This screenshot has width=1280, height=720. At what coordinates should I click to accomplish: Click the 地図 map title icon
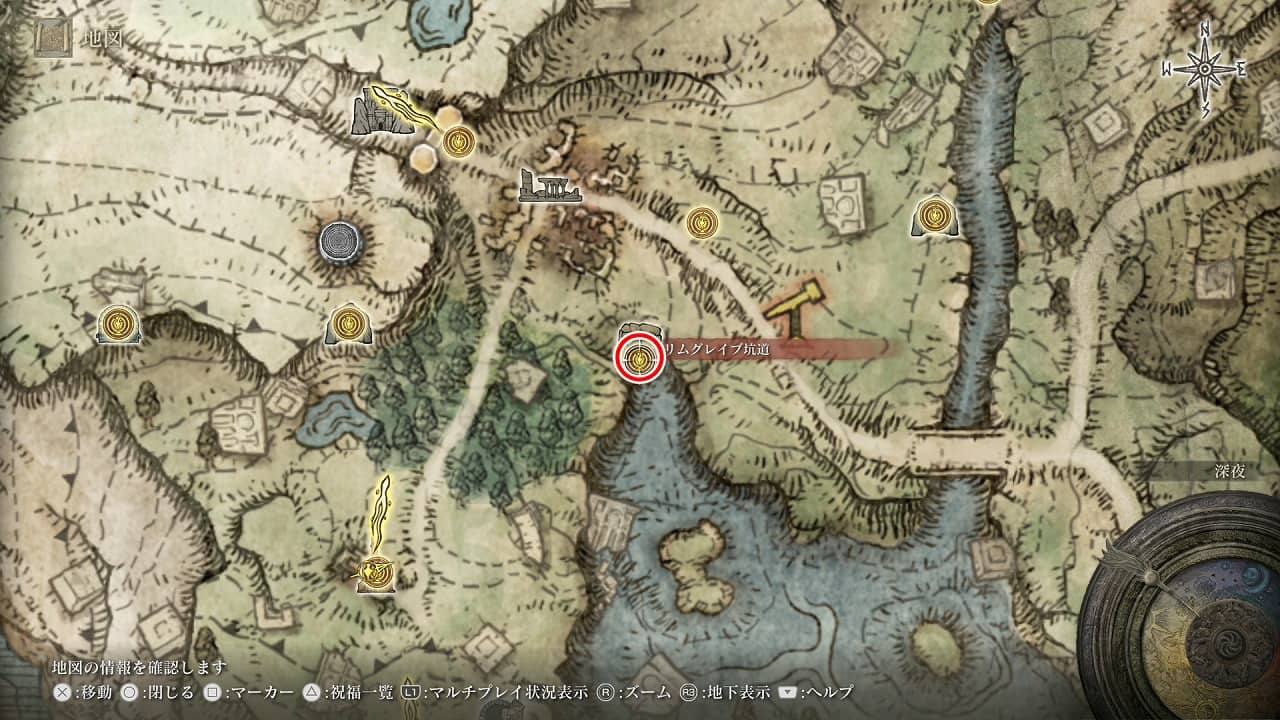click(50, 39)
